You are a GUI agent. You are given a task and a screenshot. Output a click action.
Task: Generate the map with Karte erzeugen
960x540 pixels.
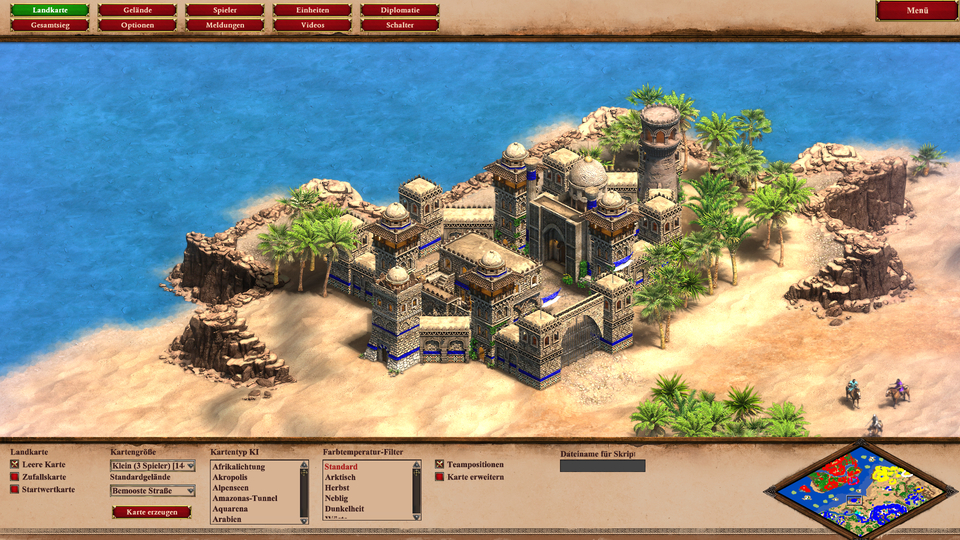151,512
